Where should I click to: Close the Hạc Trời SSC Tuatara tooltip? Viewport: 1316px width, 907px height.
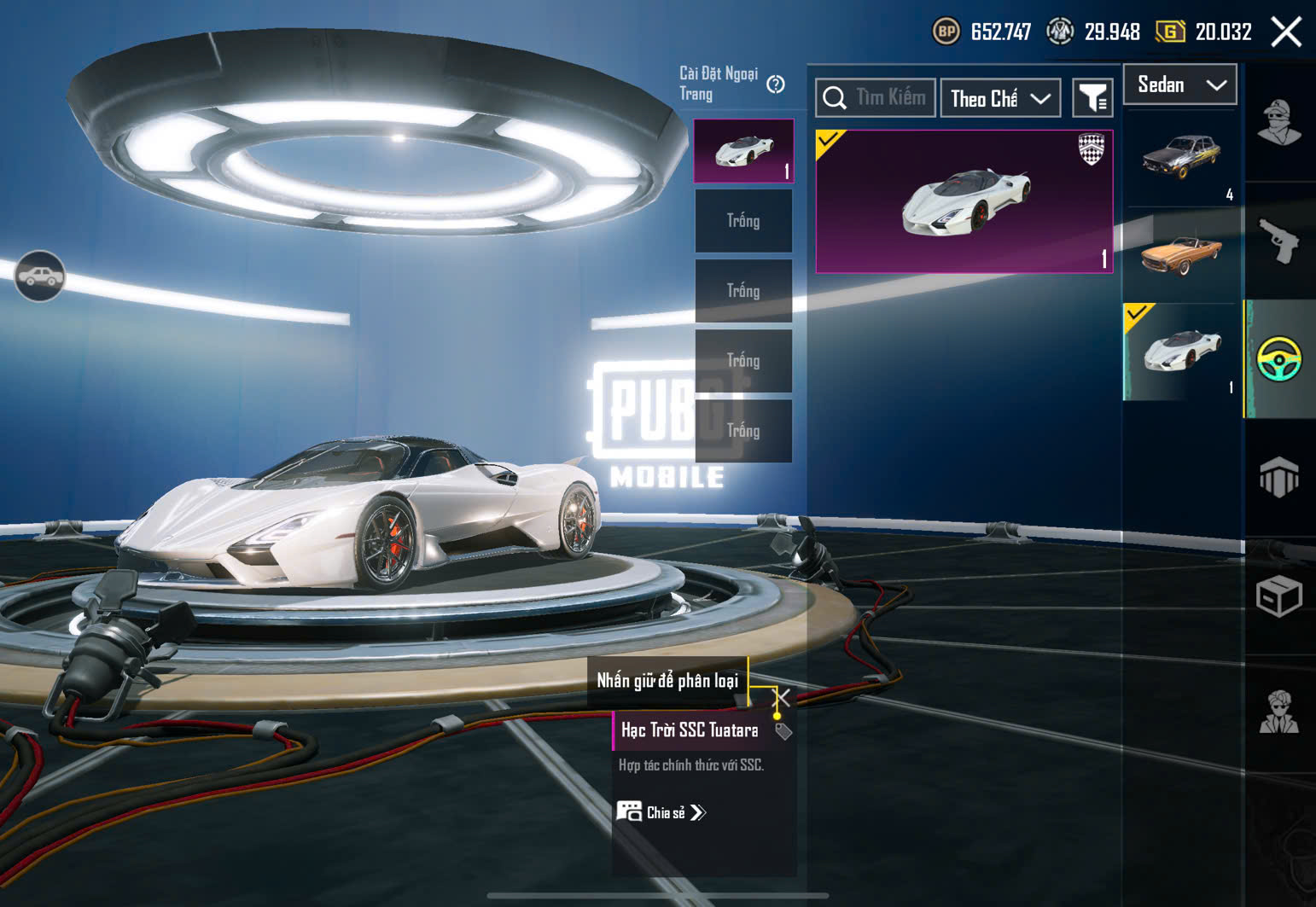coord(782,698)
